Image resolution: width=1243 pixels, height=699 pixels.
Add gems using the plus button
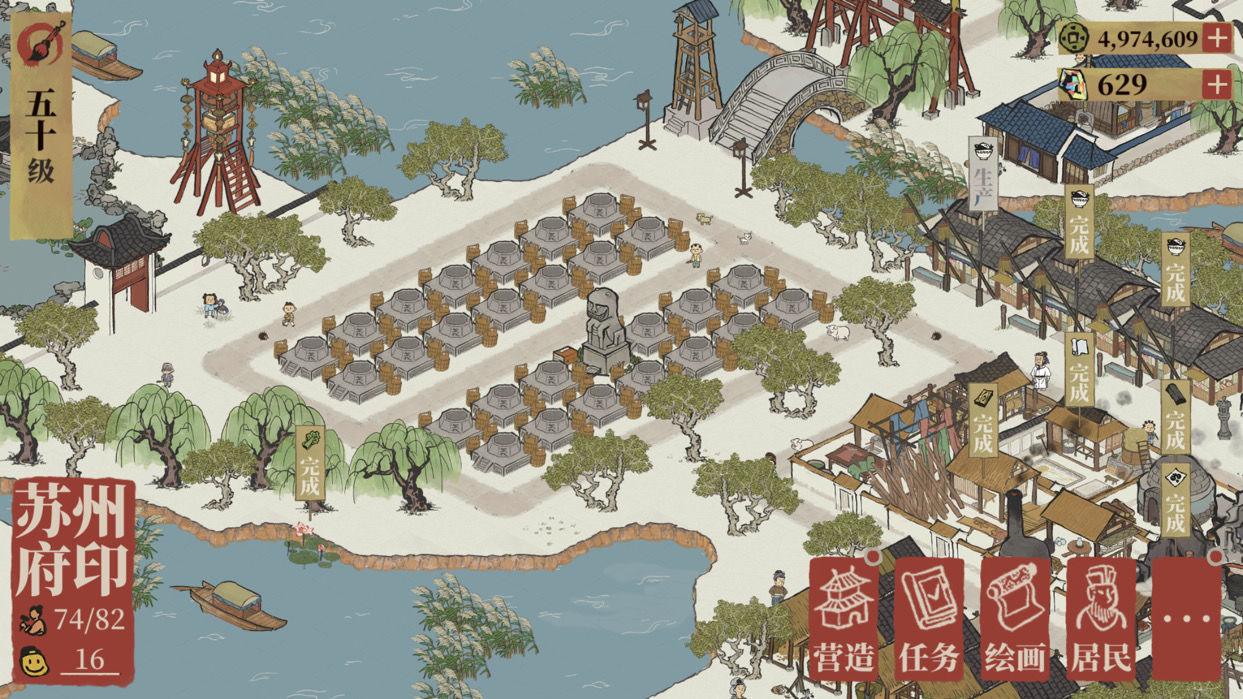[1216, 85]
